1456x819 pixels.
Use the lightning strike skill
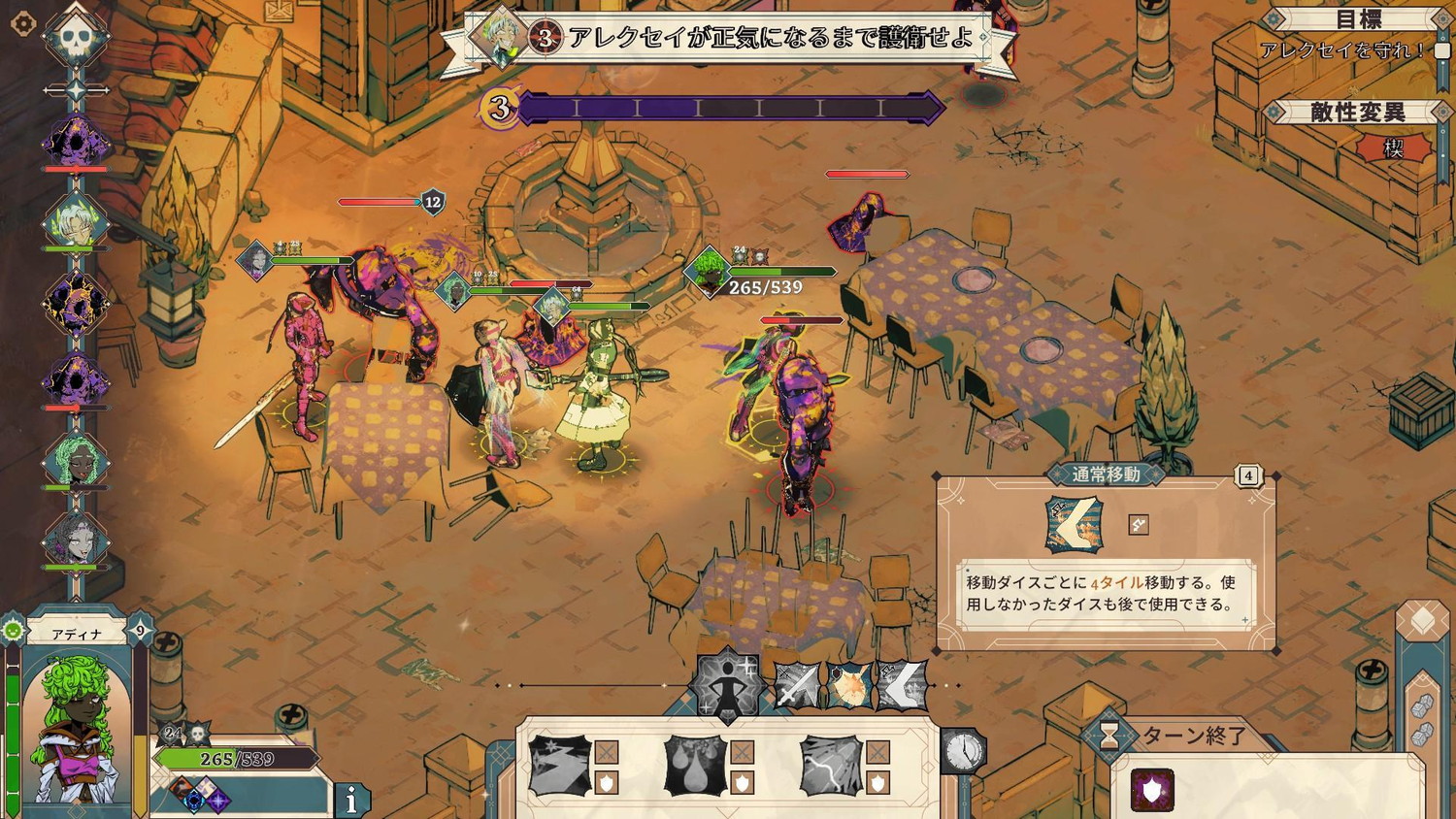[831, 766]
